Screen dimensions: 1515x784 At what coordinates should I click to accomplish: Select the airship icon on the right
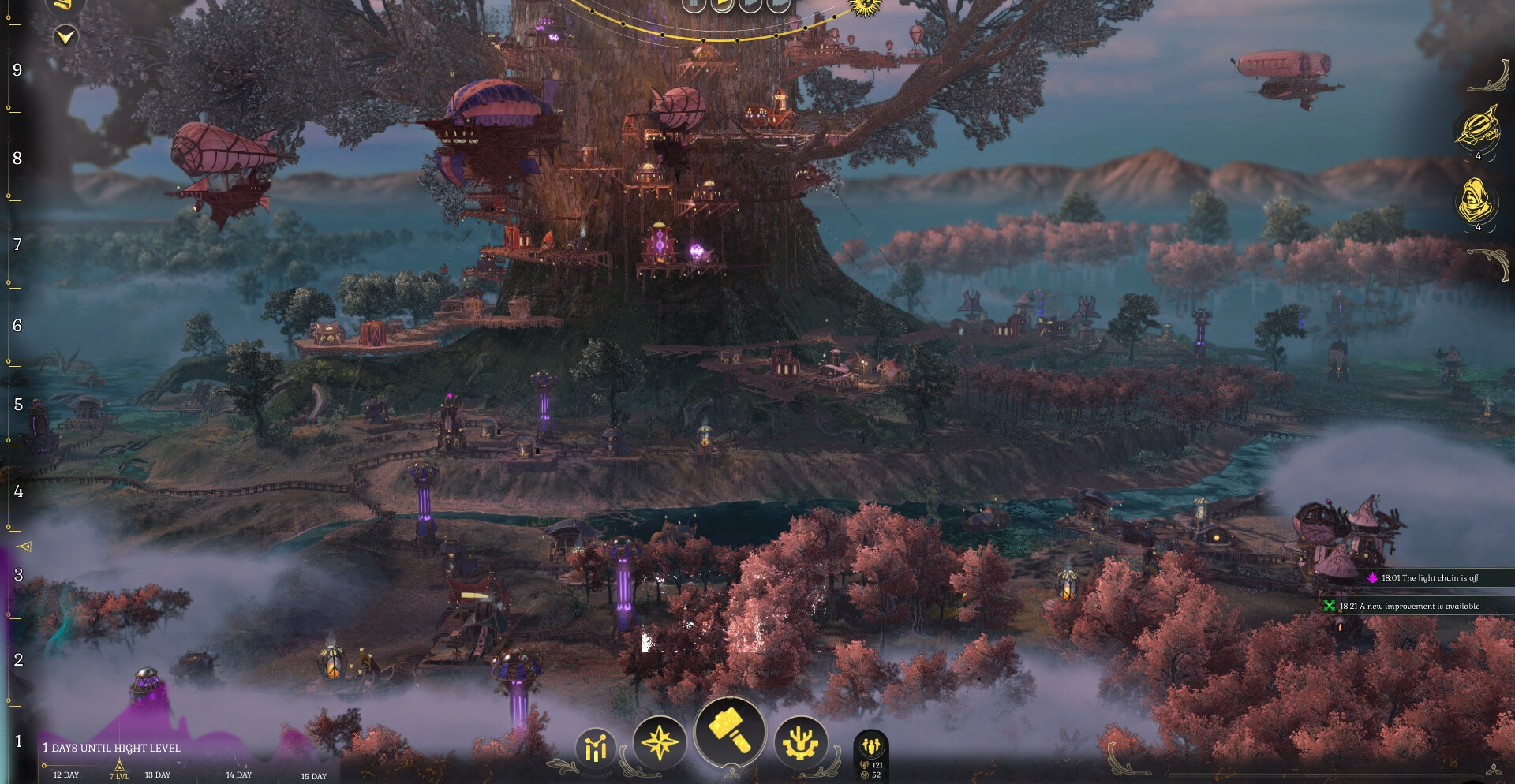[1478, 127]
